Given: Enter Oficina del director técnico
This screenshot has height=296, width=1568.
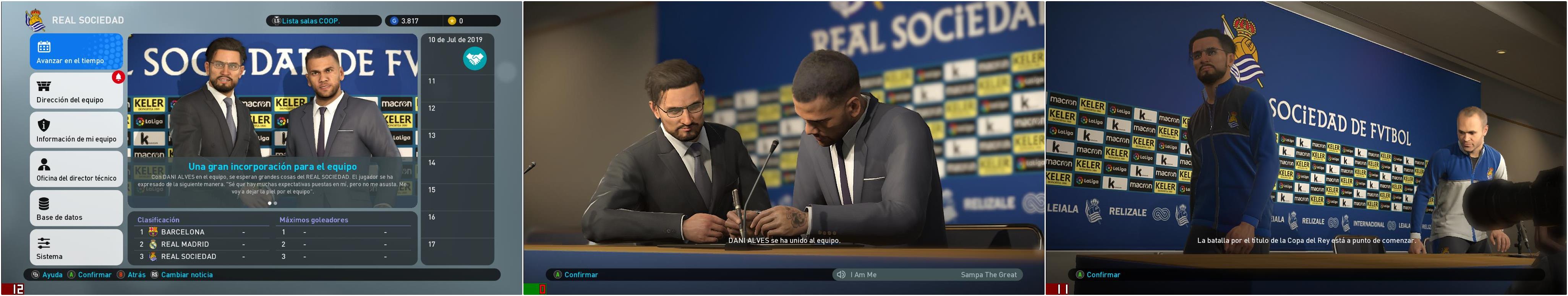Looking at the screenshot, I should (x=76, y=169).
